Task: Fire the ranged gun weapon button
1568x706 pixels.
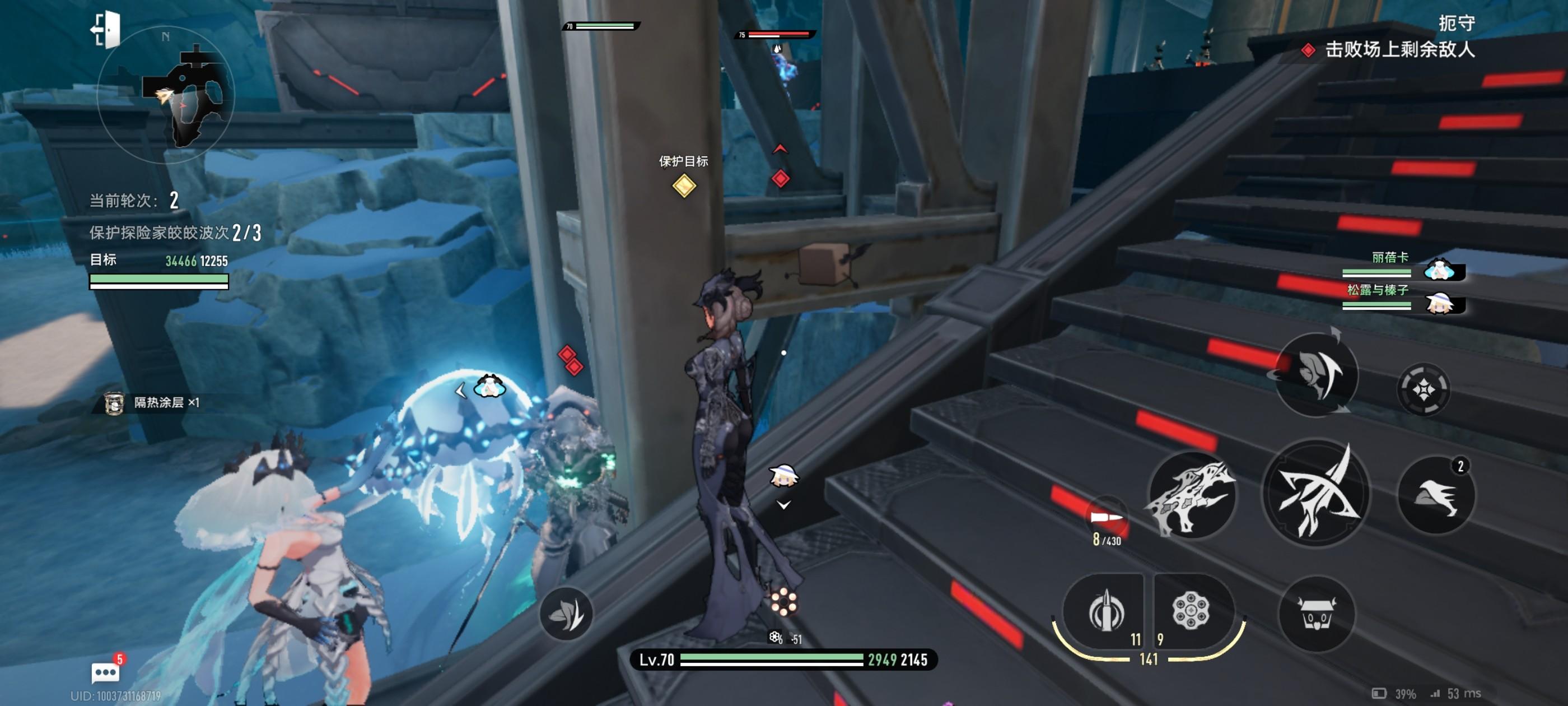Action: point(1191,496)
